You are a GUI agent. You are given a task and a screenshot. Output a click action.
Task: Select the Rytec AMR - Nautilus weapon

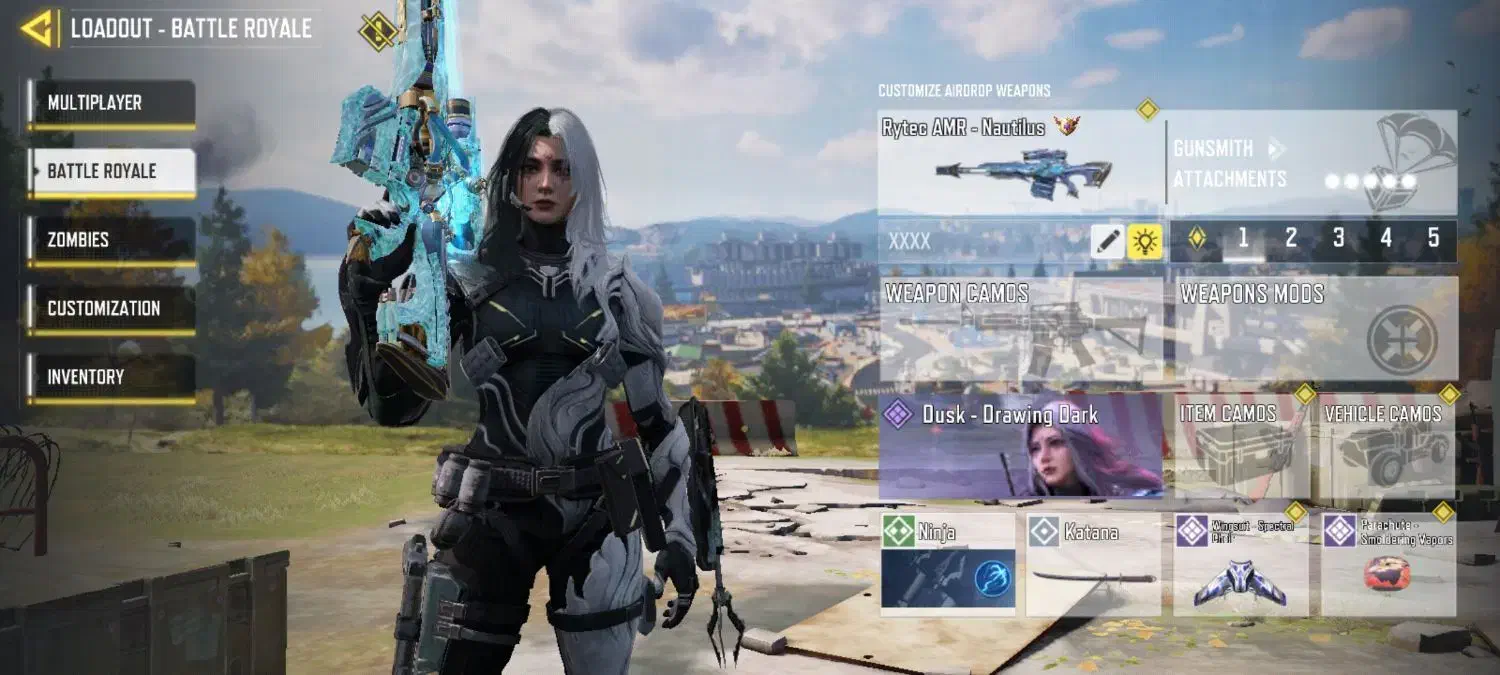coord(1020,163)
